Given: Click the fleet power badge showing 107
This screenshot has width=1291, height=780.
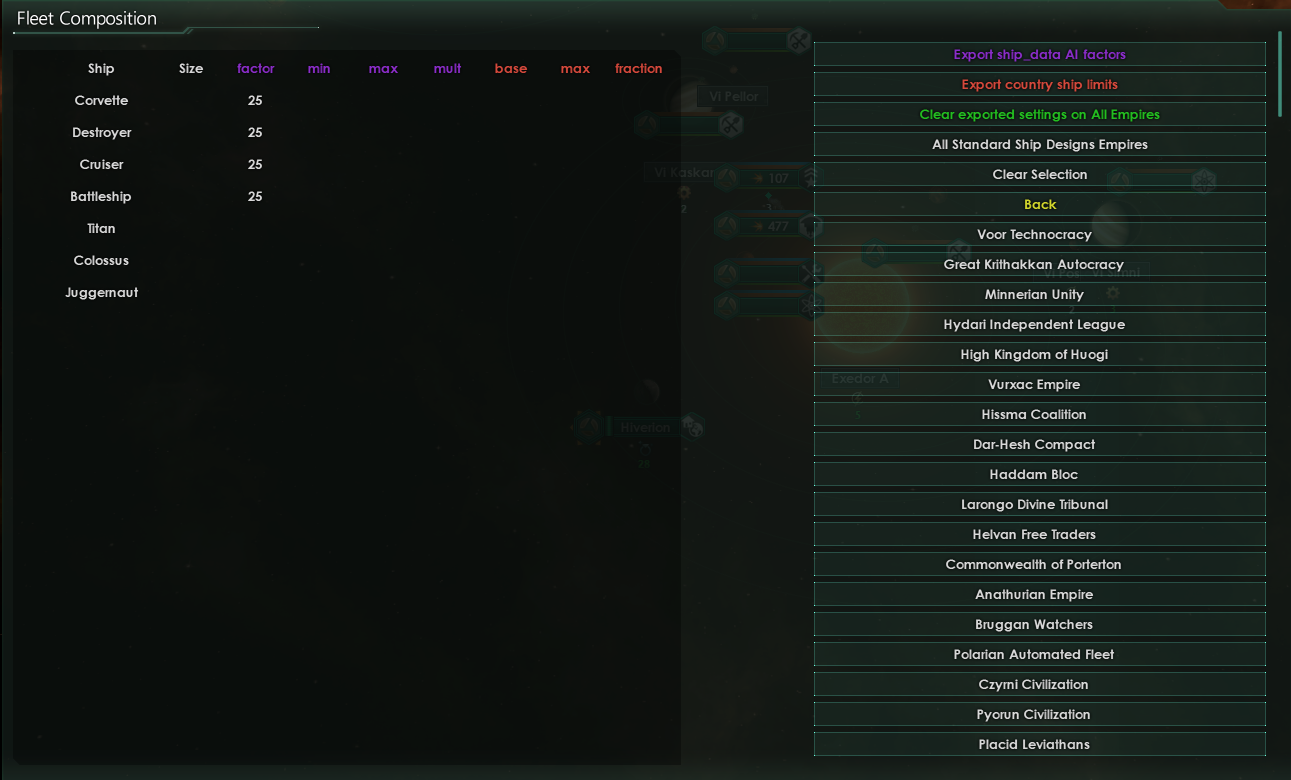Looking at the screenshot, I should (x=768, y=178).
